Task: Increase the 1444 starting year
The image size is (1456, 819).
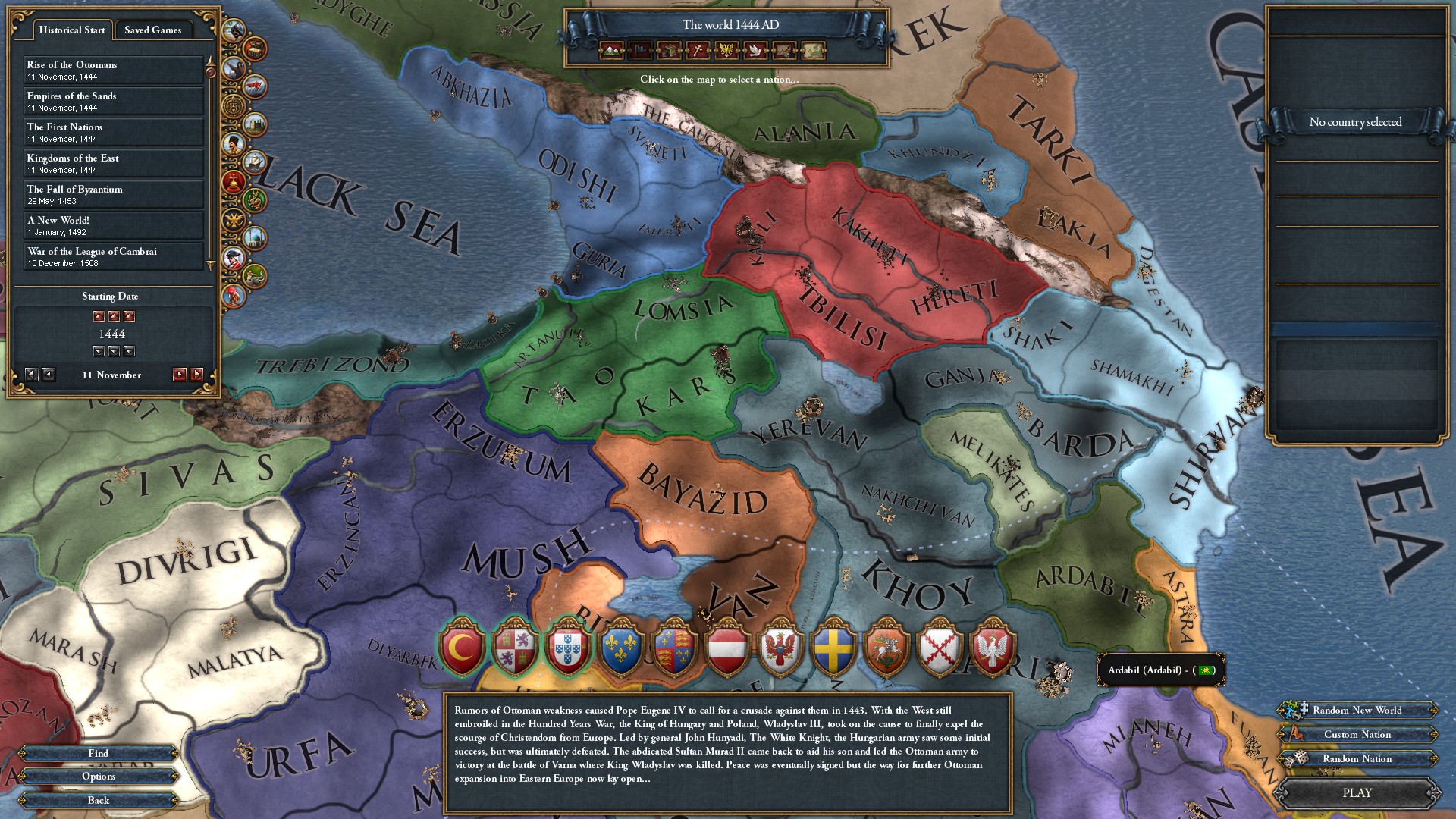Action: point(114,317)
